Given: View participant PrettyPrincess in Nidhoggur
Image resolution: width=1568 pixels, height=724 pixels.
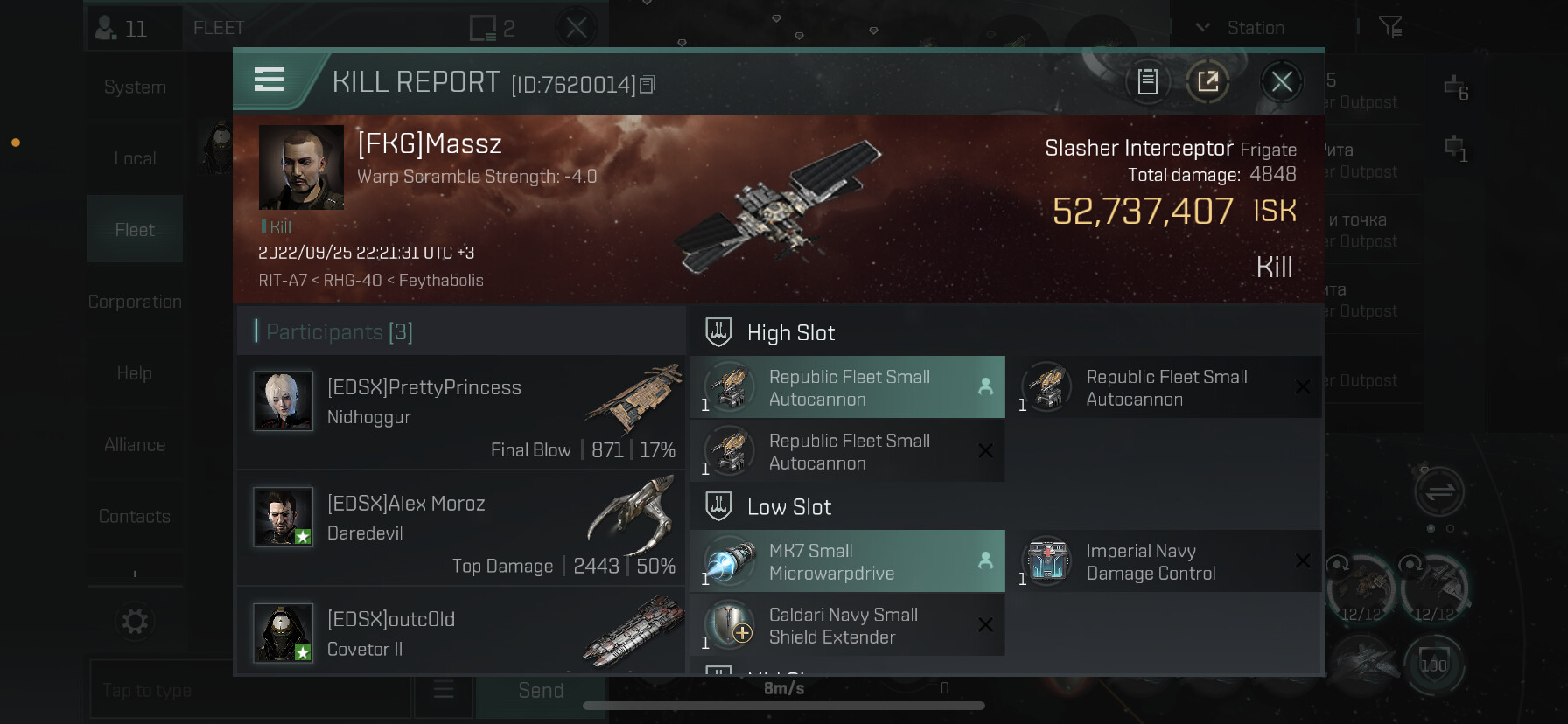Looking at the screenshot, I should 460,413.
